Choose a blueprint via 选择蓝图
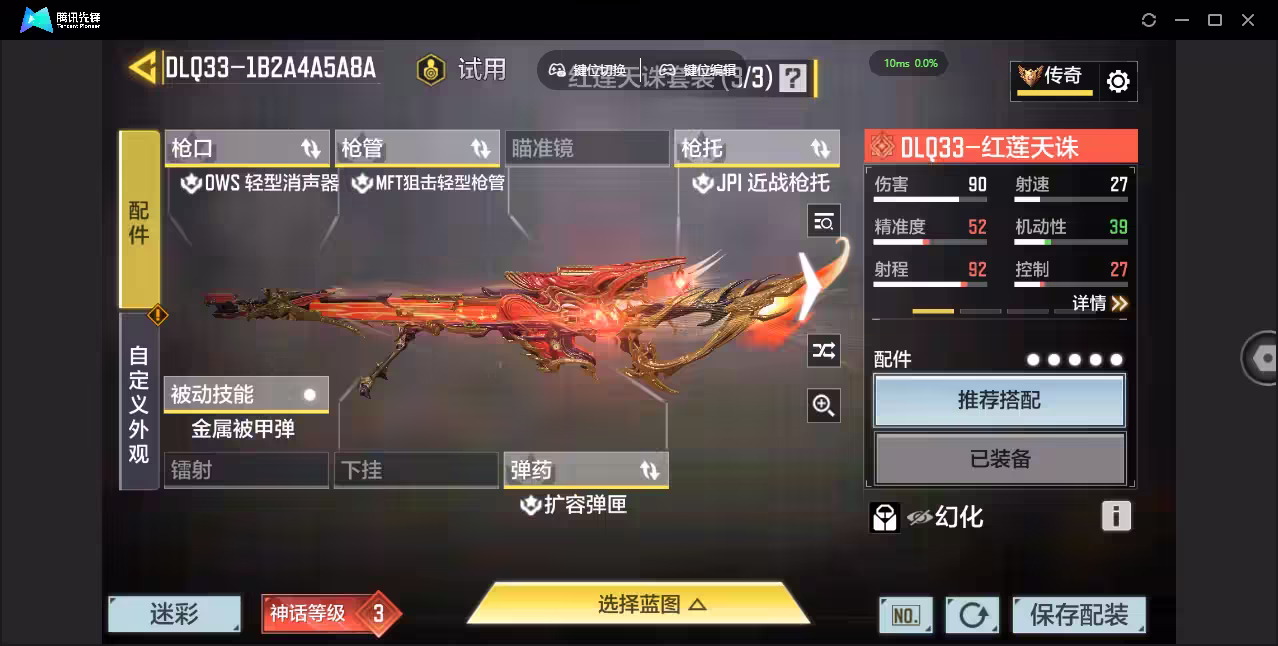 (x=638, y=604)
